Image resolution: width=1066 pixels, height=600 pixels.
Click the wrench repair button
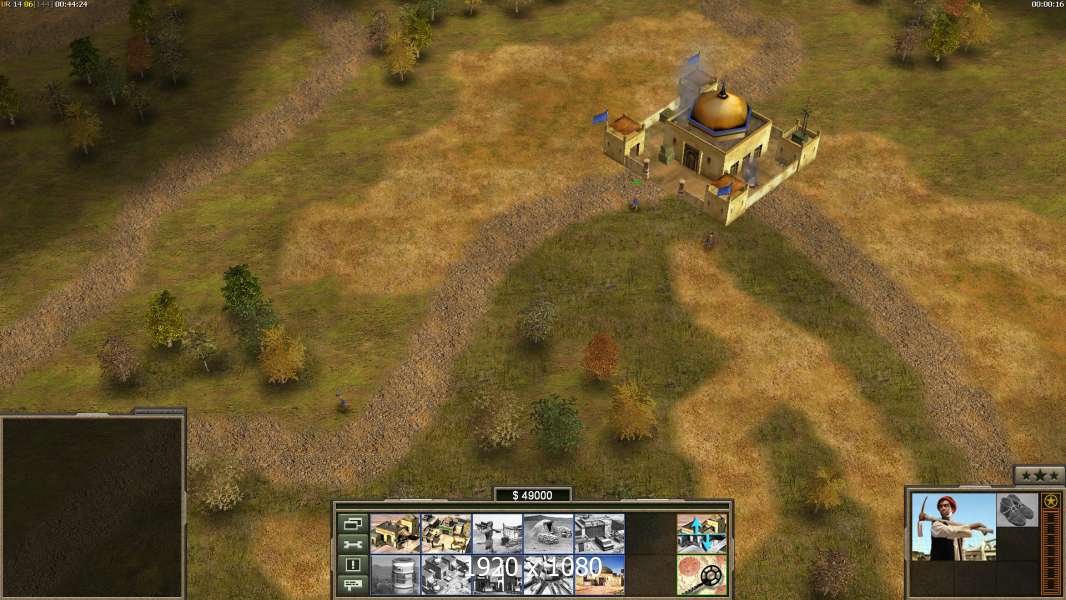pos(352,544)
